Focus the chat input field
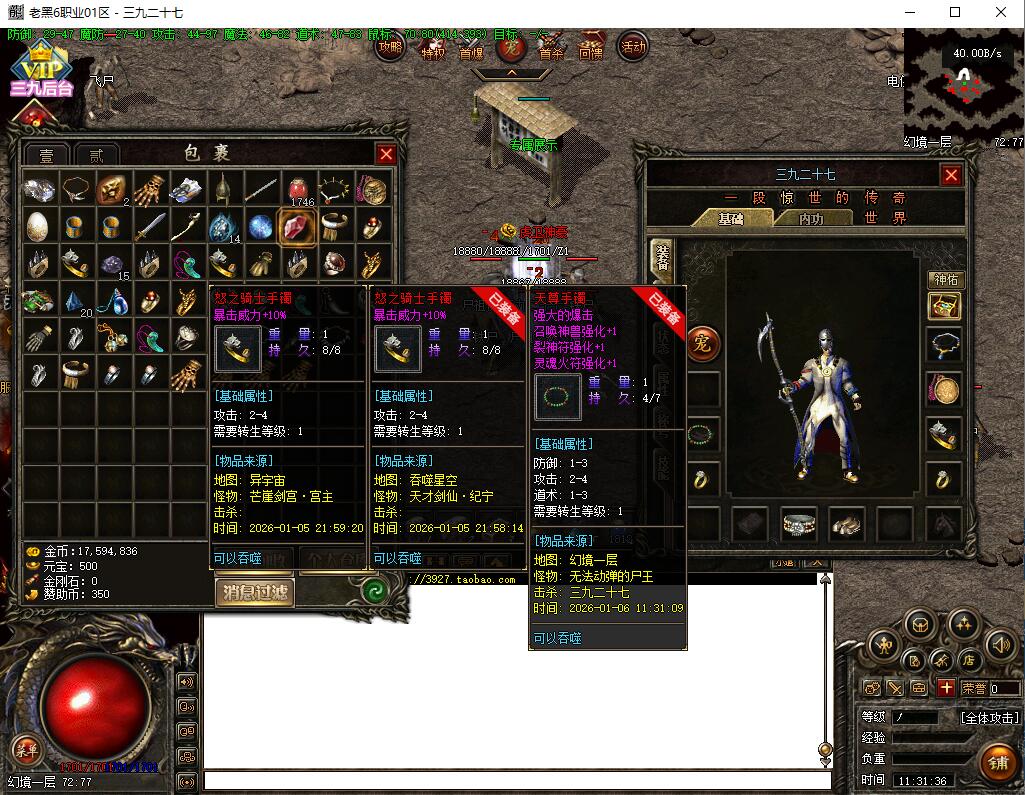 click(515, 780)
